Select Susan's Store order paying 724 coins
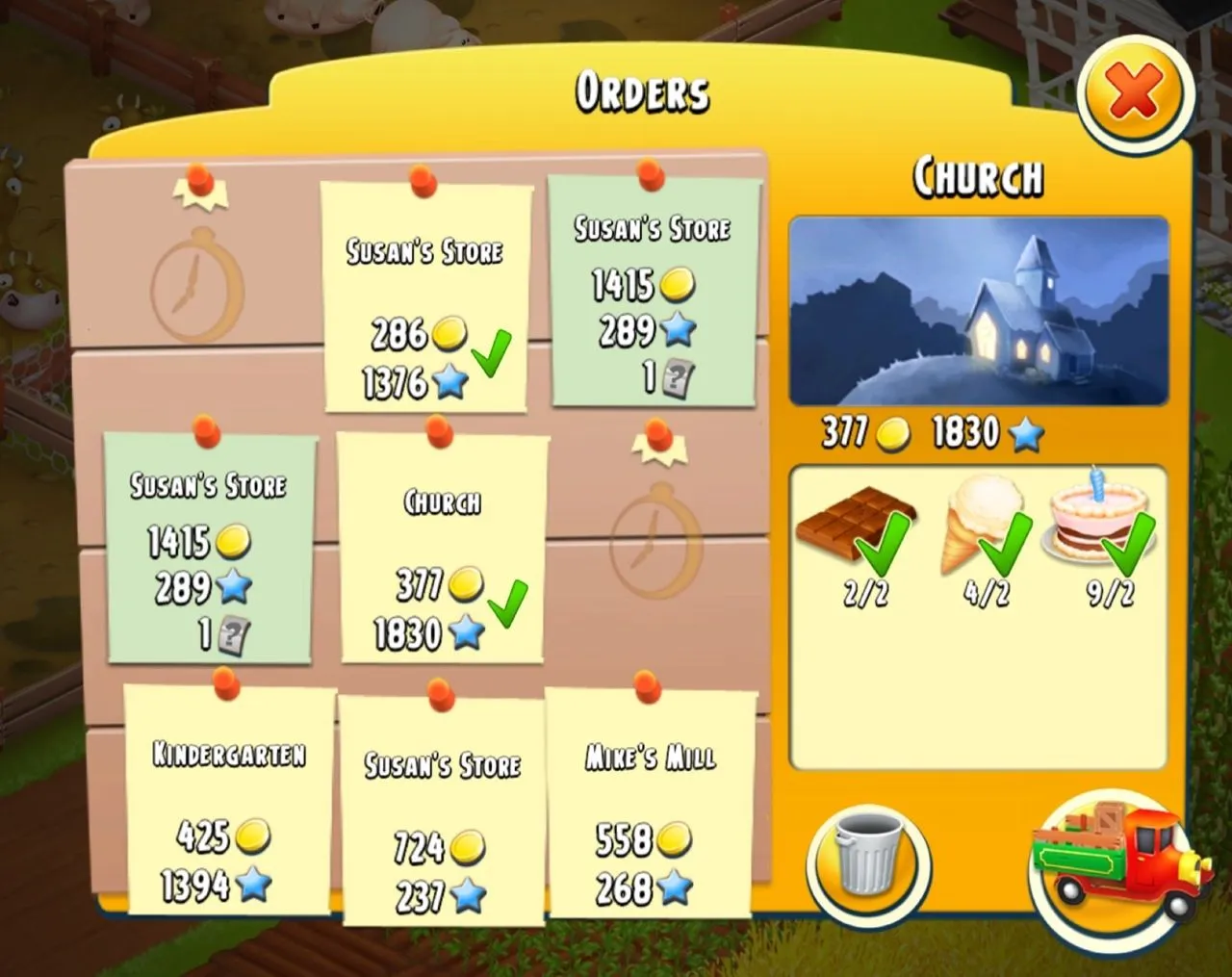 442,810
